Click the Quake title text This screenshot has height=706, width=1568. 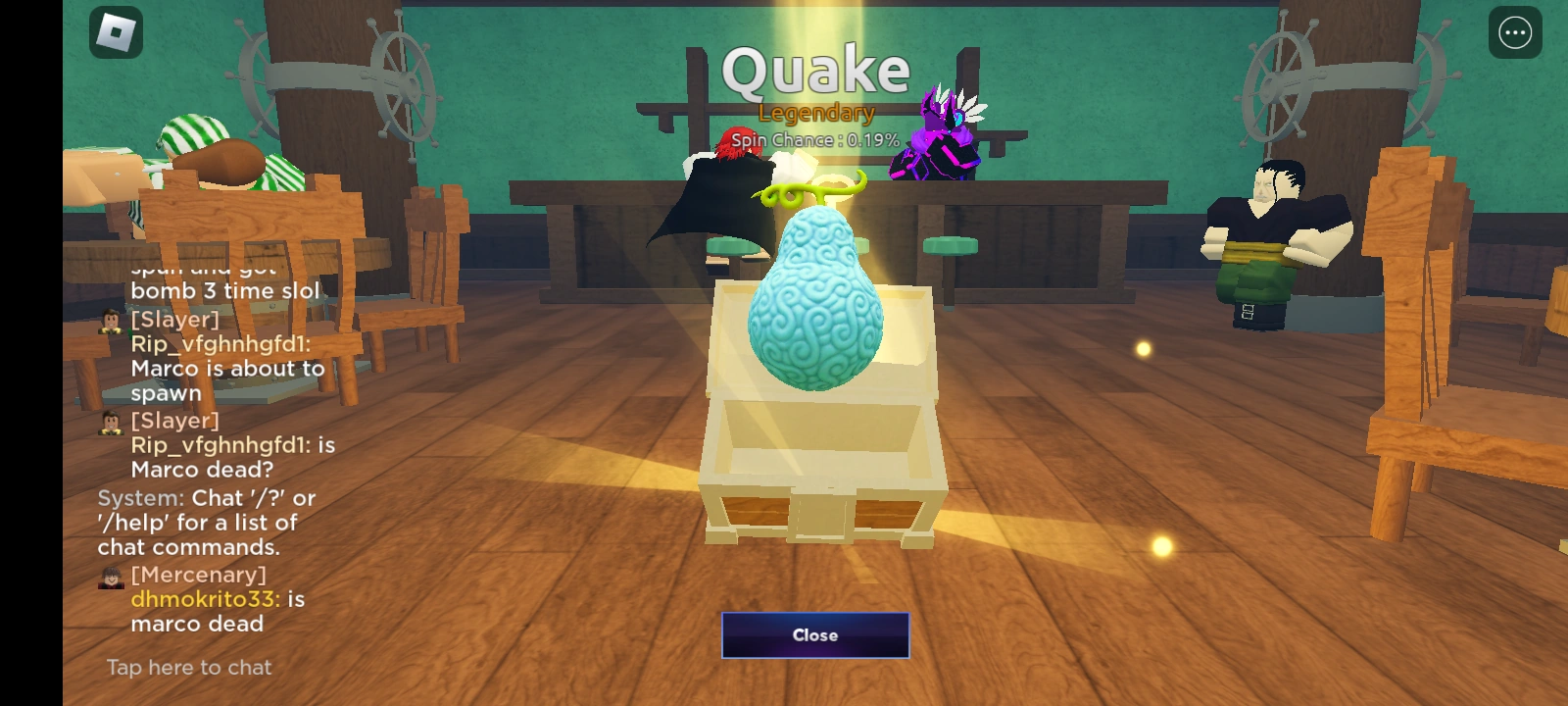[815, 69]
